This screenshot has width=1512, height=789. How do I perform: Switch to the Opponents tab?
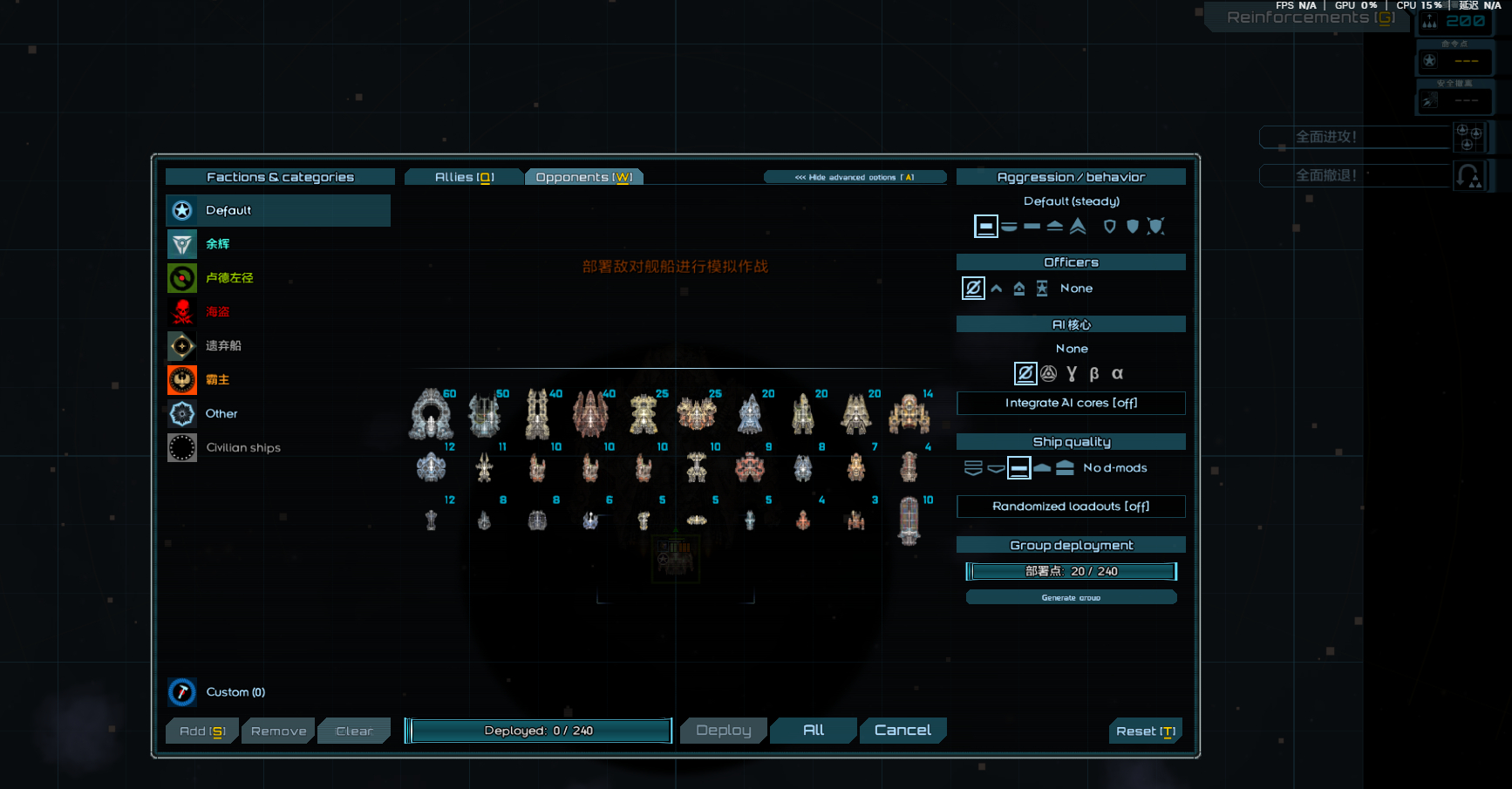coord(583,177)
